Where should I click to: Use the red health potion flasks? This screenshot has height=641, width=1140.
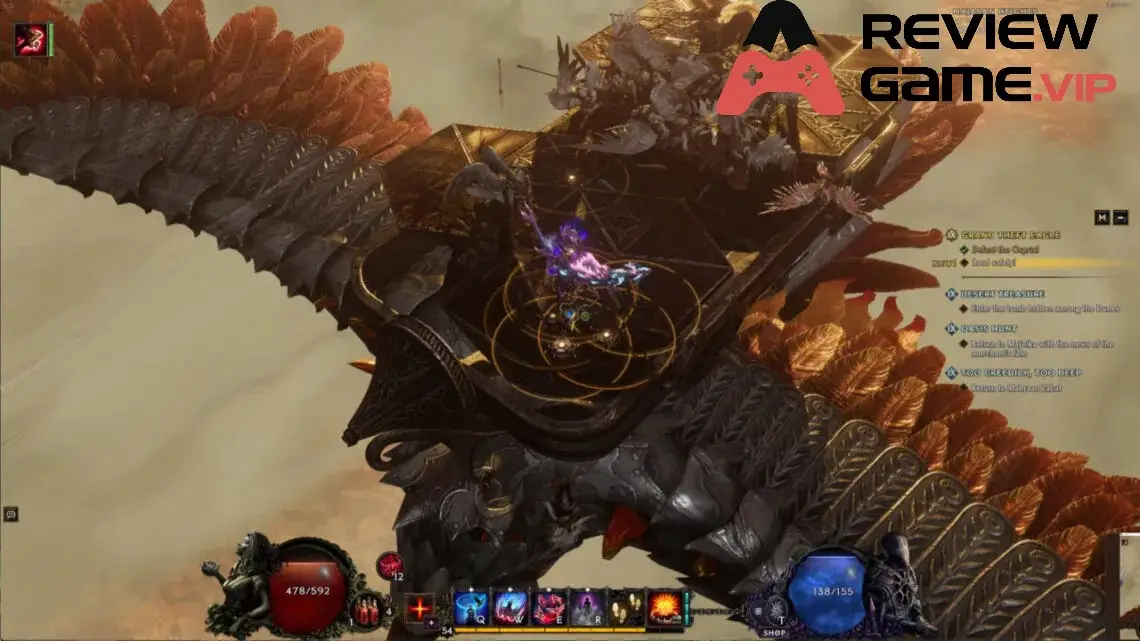[x=369, y=608]
